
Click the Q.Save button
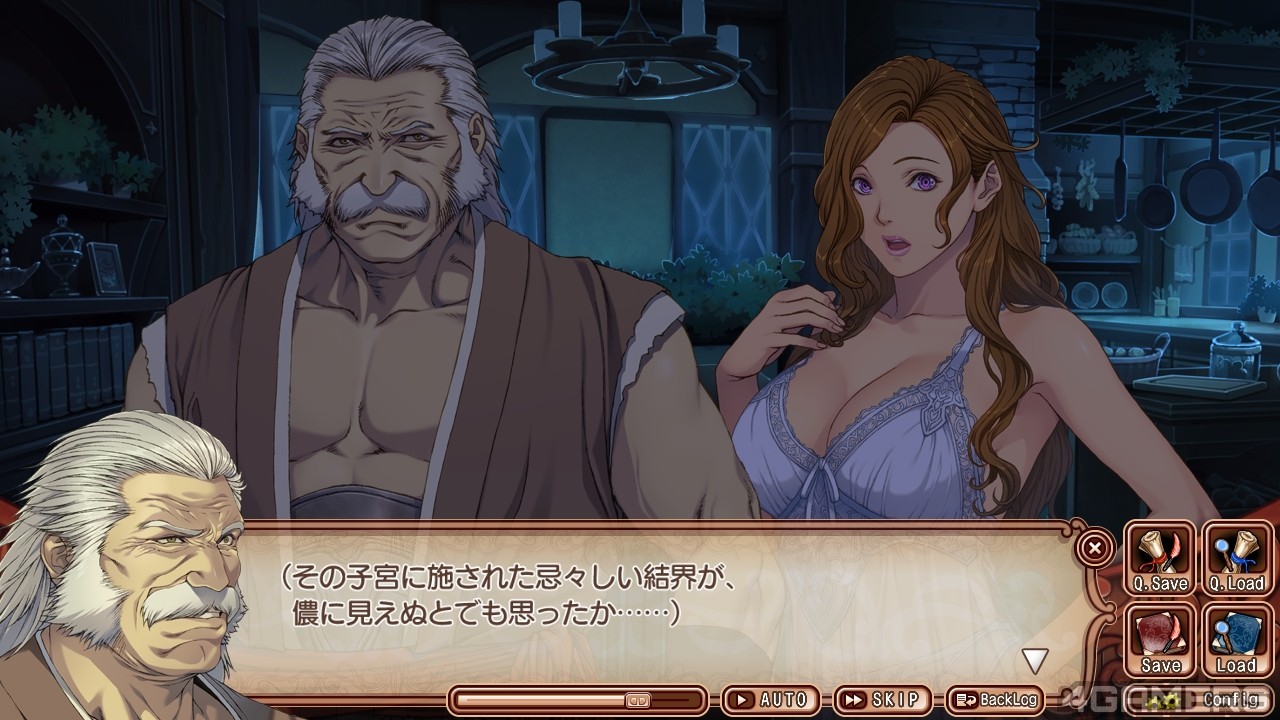coord(1160,559)
